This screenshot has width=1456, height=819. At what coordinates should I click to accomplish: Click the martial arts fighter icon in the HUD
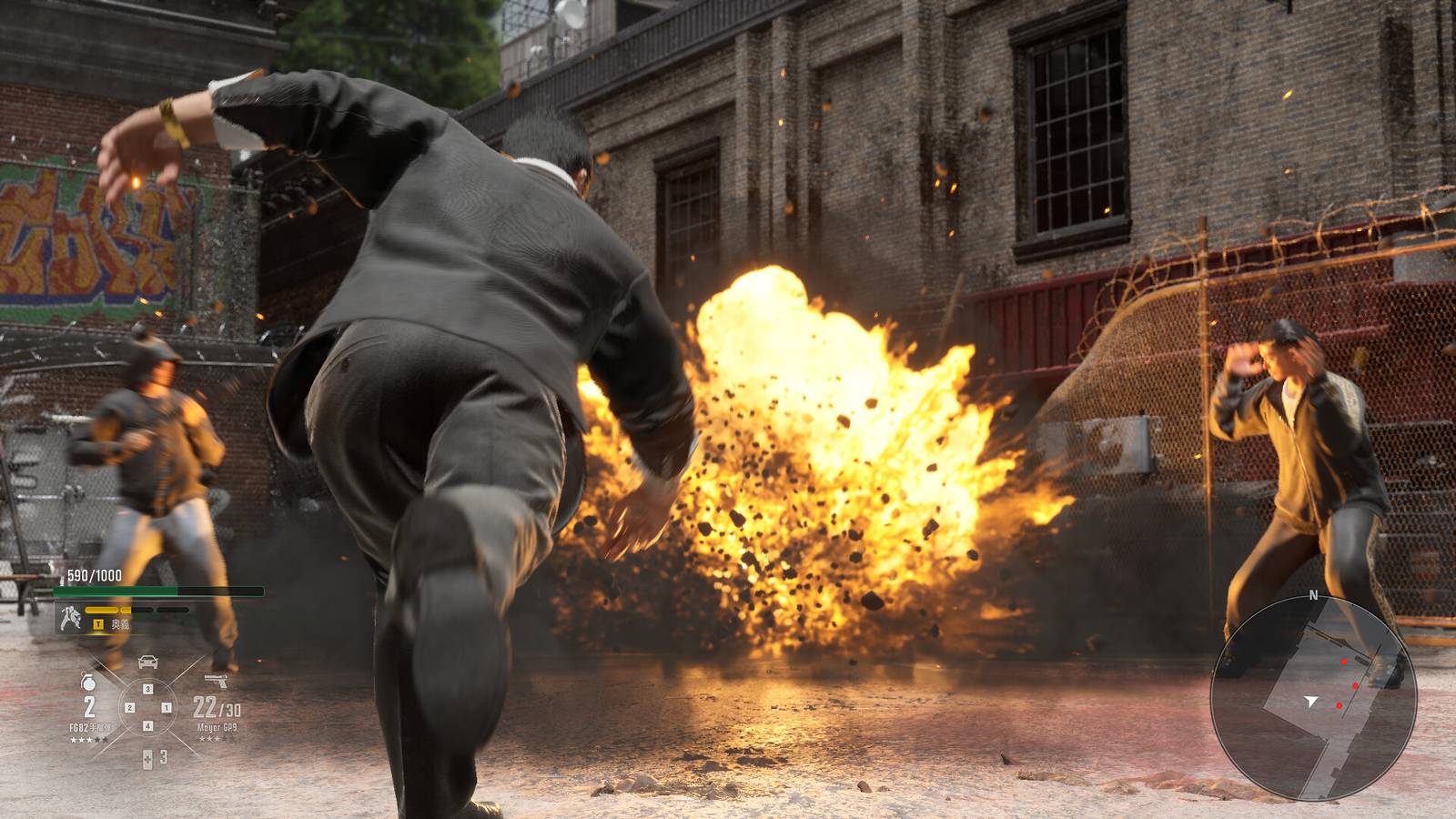(x=69, y=617)
